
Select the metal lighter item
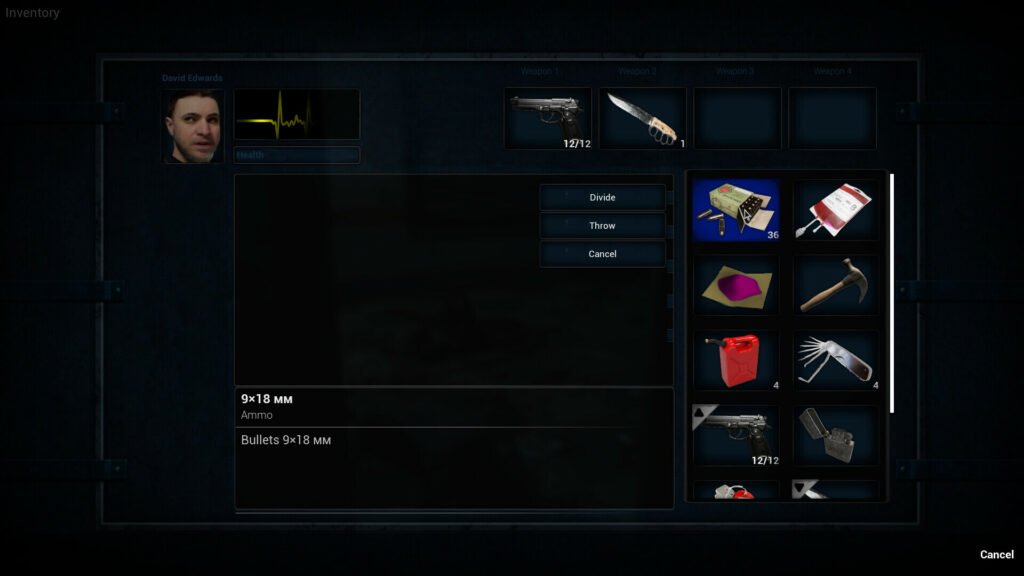[835, 435]
